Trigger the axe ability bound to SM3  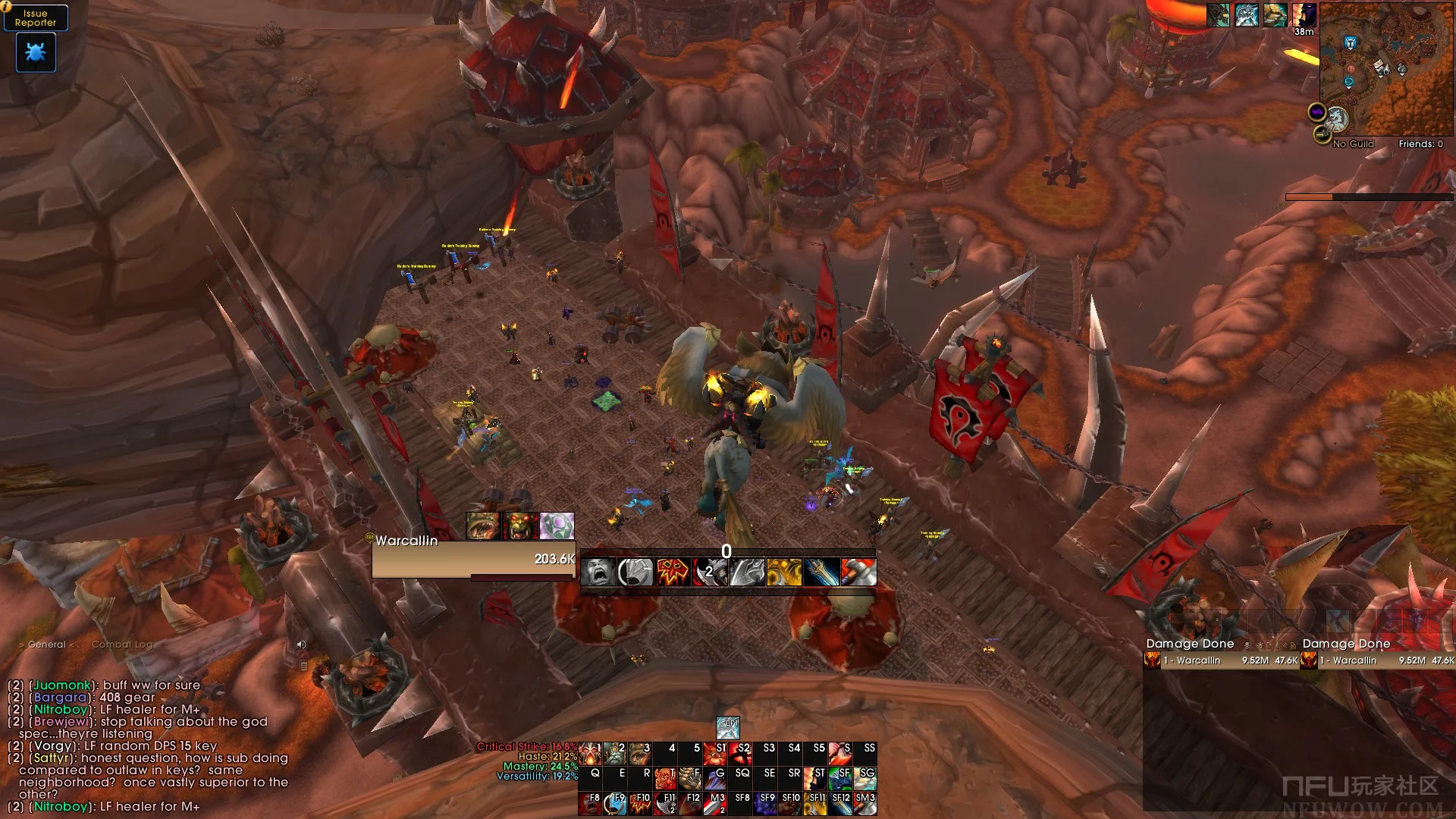pos(865,803)
